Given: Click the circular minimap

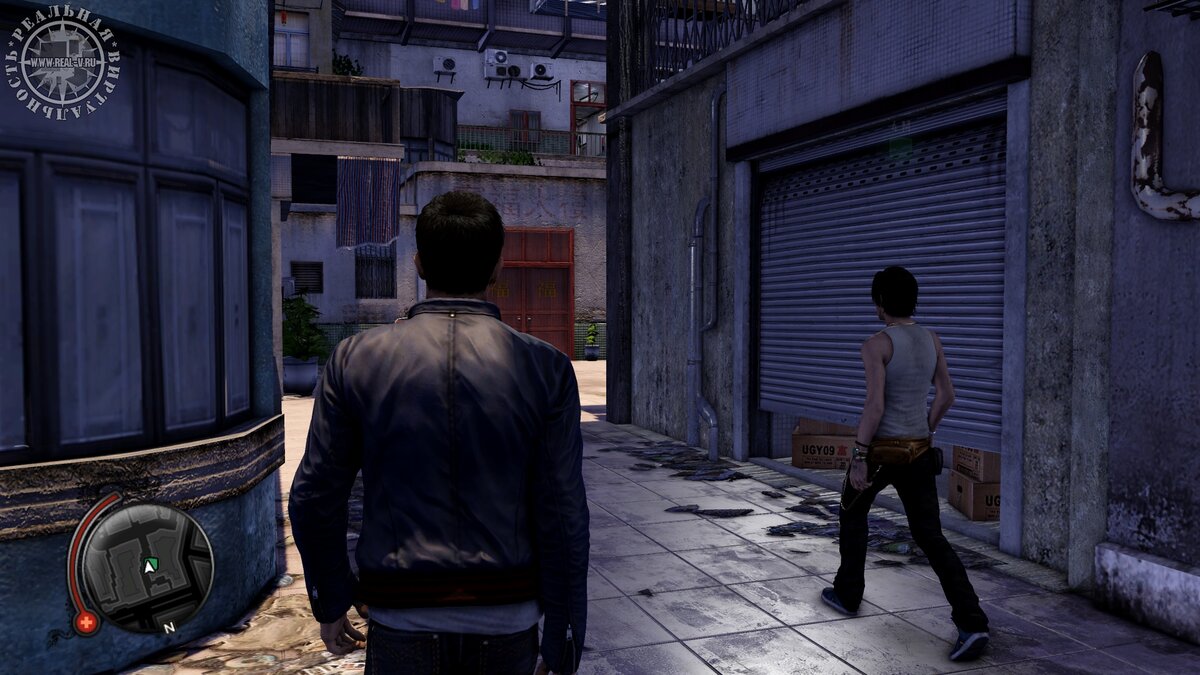Looking at the screenshot, I should [146, 567].
